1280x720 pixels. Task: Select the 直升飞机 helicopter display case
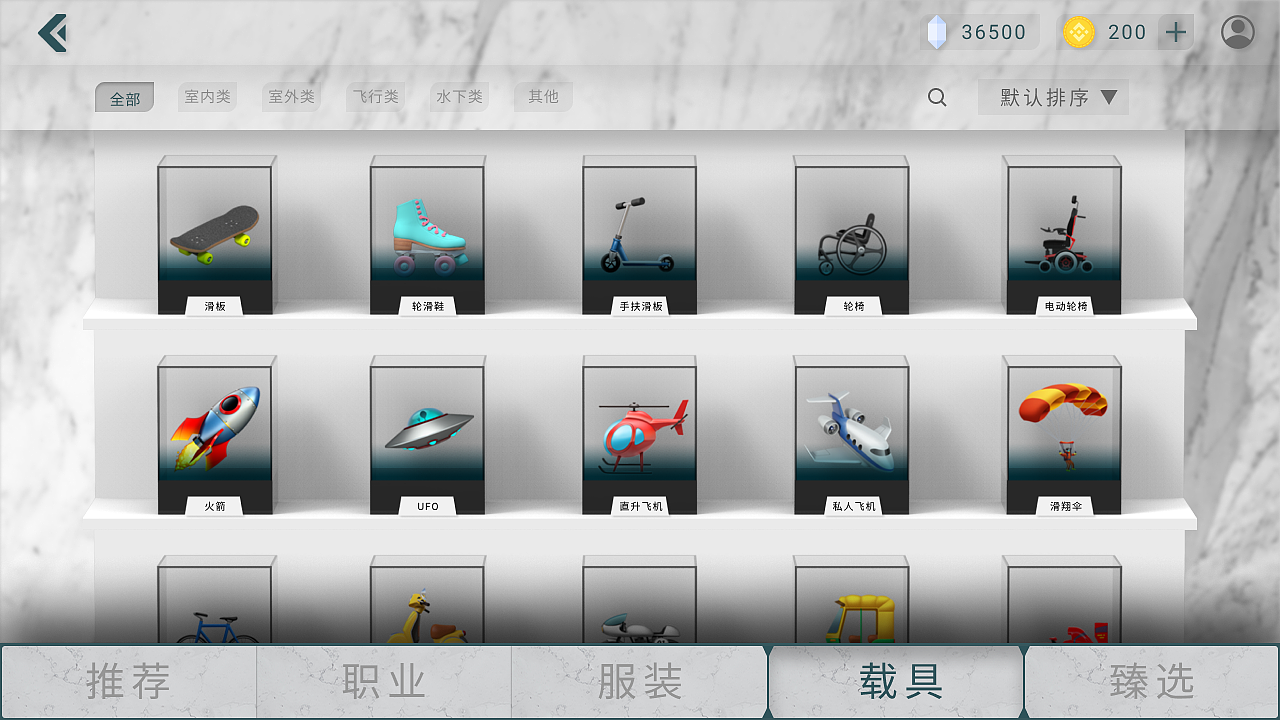639,430
